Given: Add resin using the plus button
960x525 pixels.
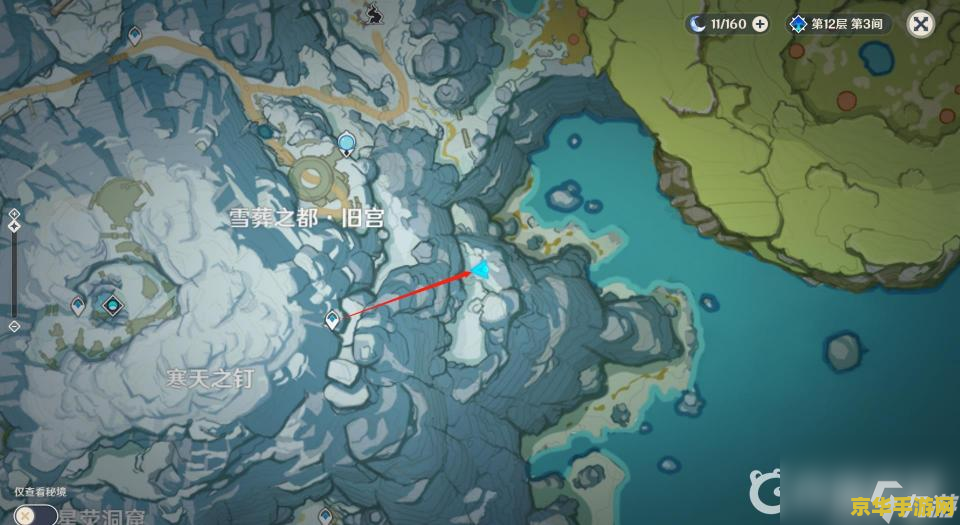Looking at the screenshot, I should point(760,24).
